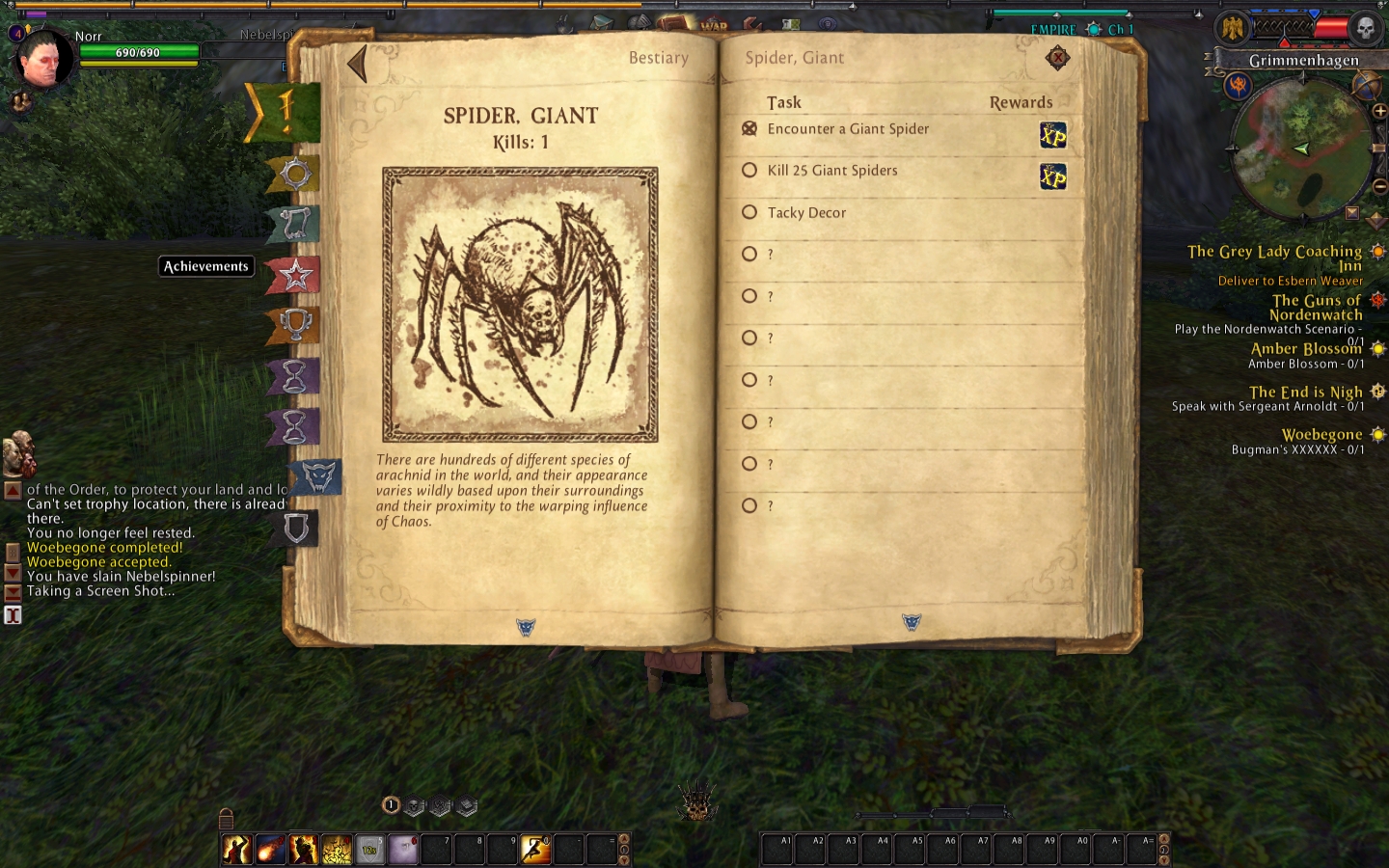This screenshot has height=868, width=1389.
Task: Select the Kill 25 Giant Spiders task
Action: [831, 171]
